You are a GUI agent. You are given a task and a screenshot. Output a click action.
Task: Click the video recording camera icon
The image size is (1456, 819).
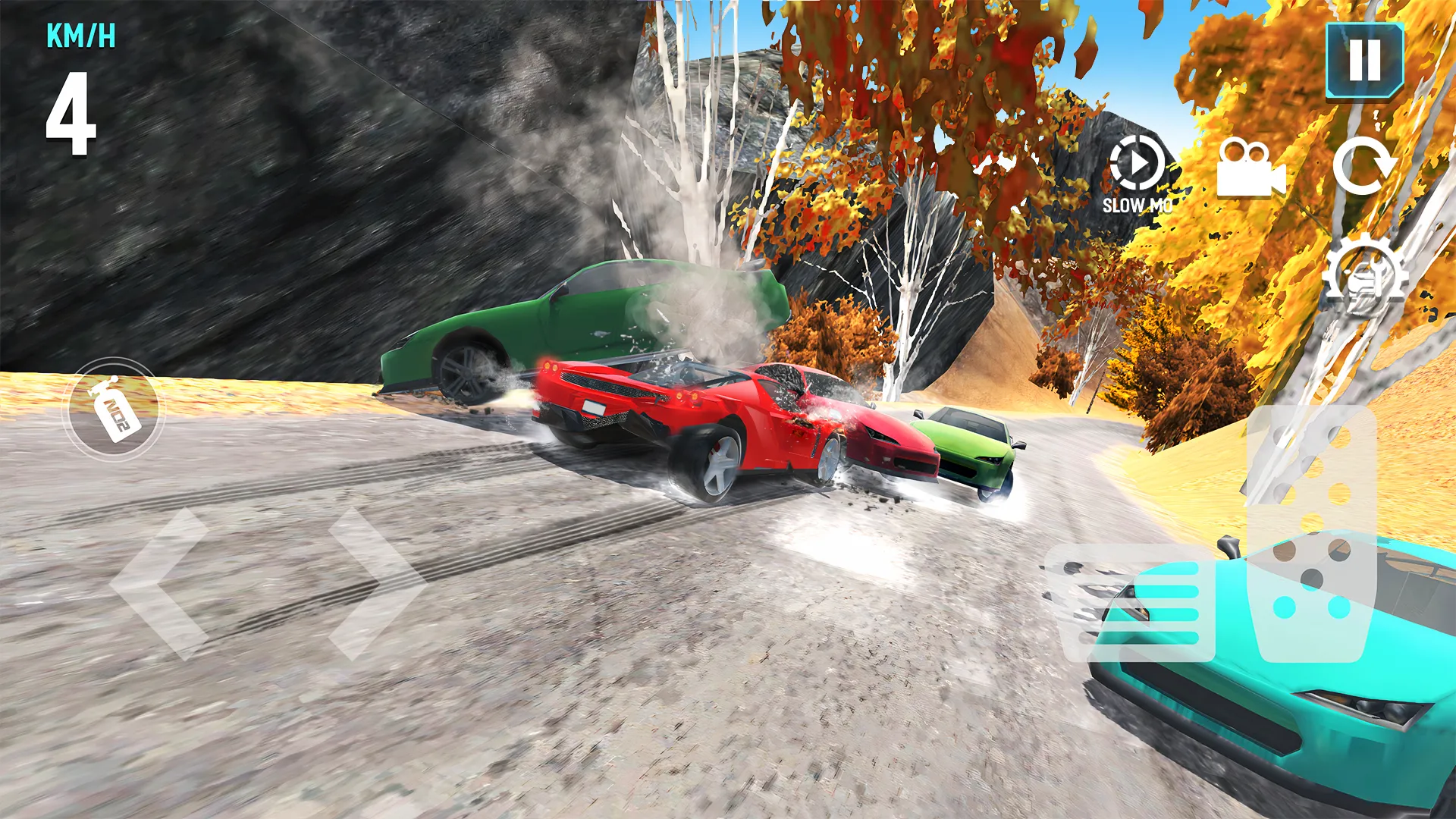pyautogui.click(x=1251, y=171)
